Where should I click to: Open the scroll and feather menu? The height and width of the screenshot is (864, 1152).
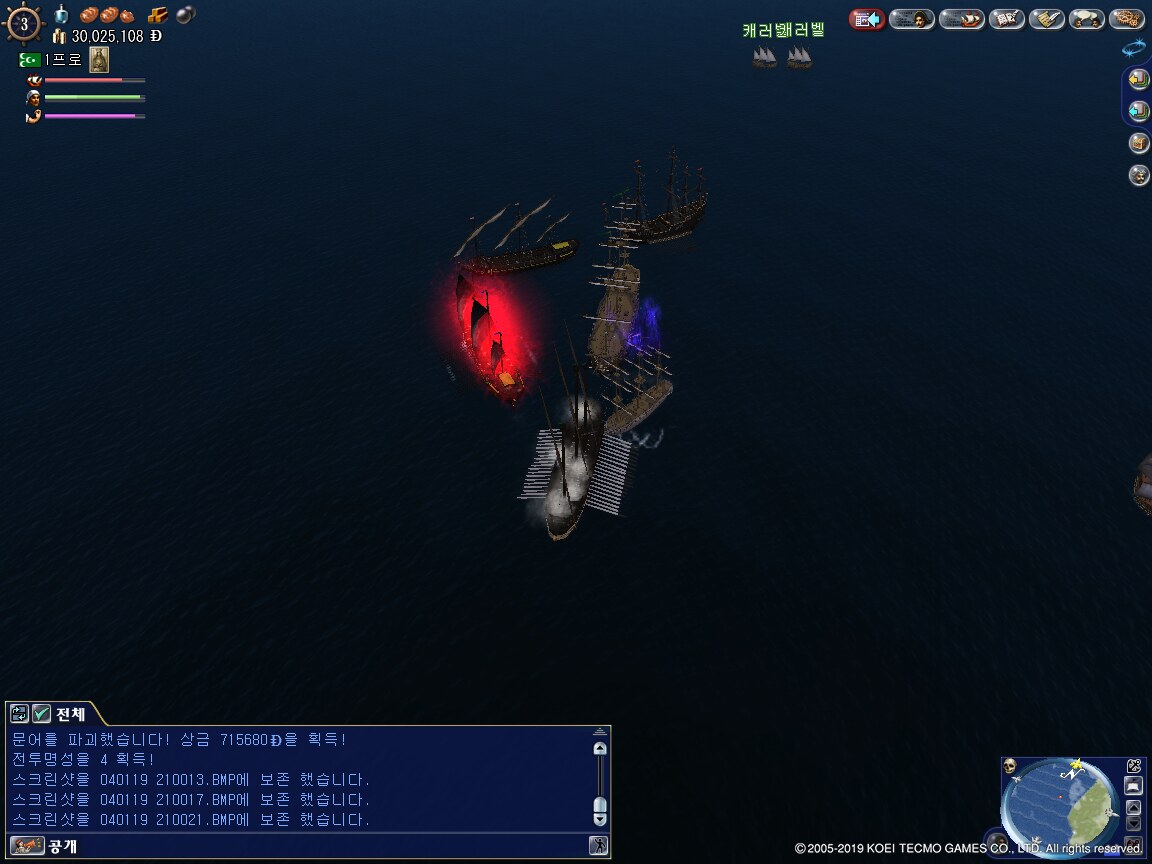[1046, 19]
